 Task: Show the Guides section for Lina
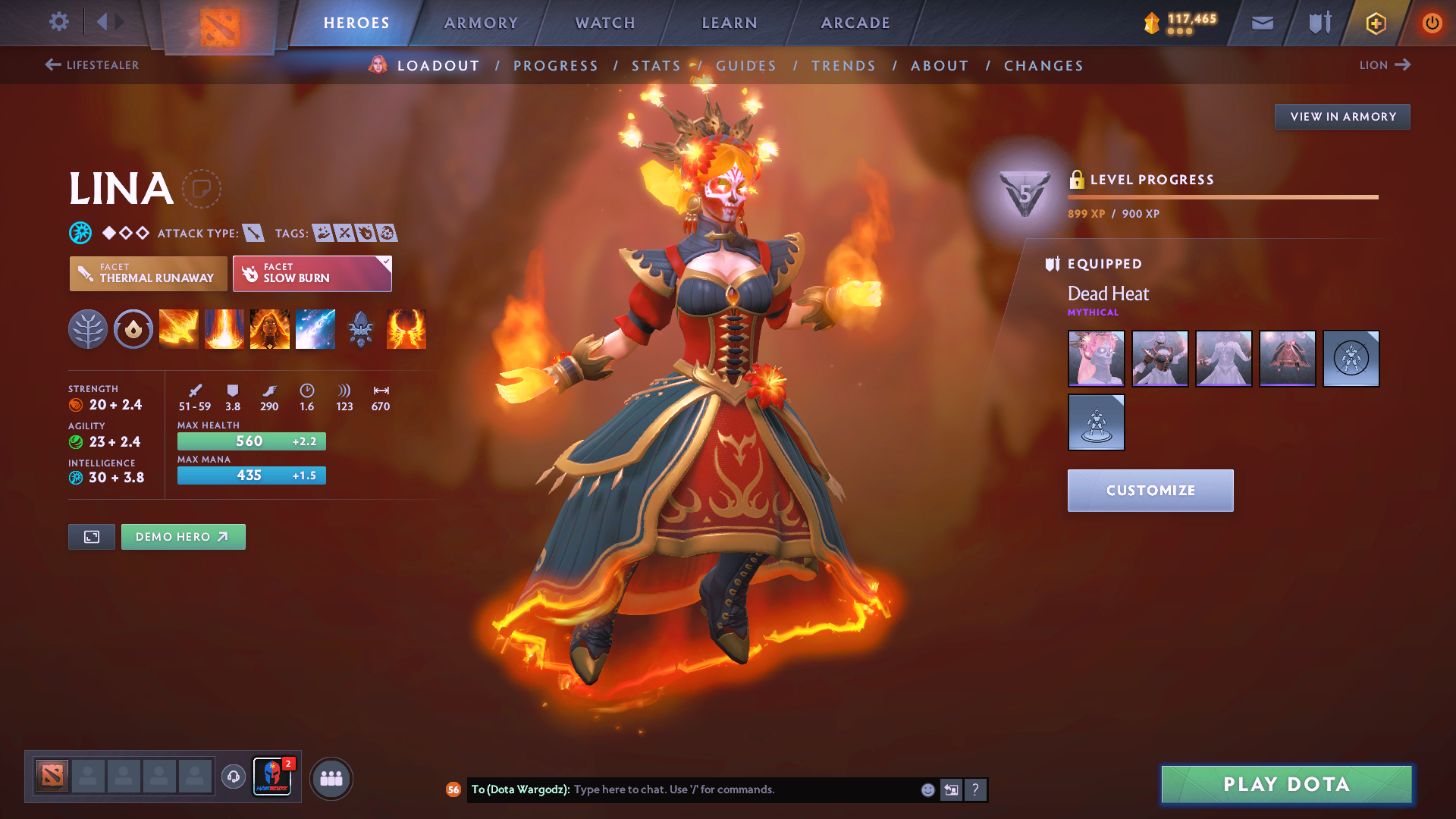[746, 66]
